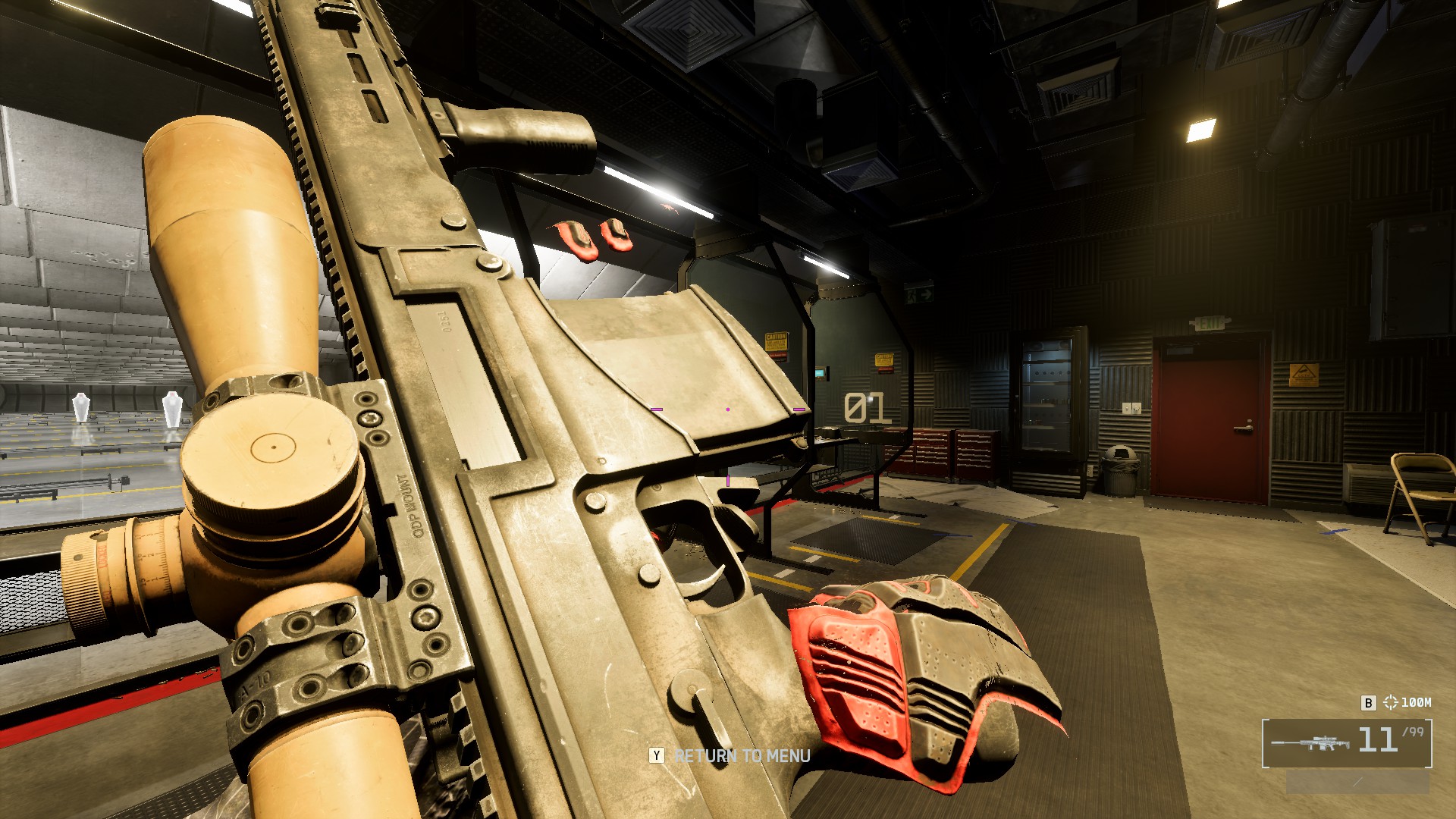The width and height of the screenshot is (1456, 819).
Task: Click the 100M zeroing distance indicator
Action: (x=1407, y=702)
